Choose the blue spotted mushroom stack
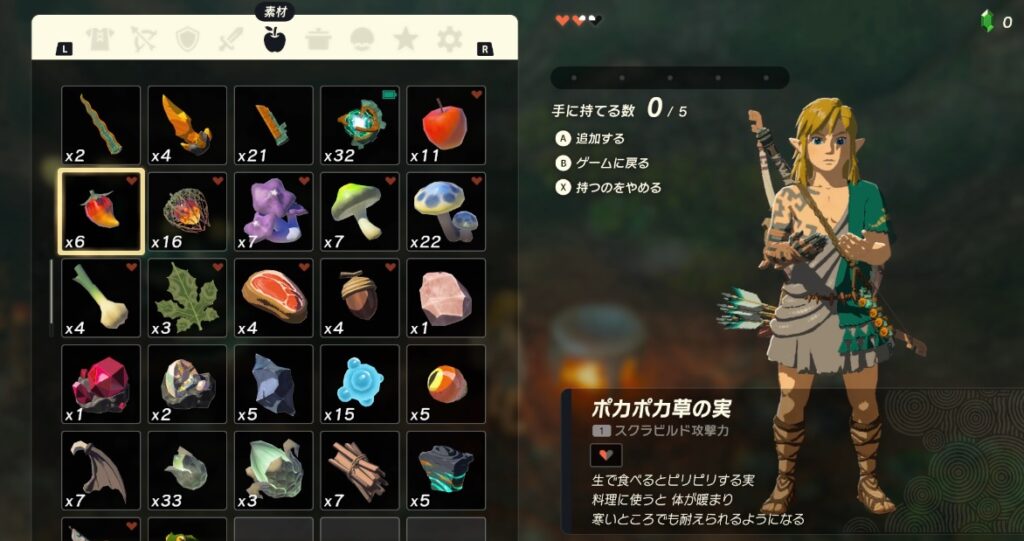Viewport: 1024px width, 541px height. pos(446,211)
